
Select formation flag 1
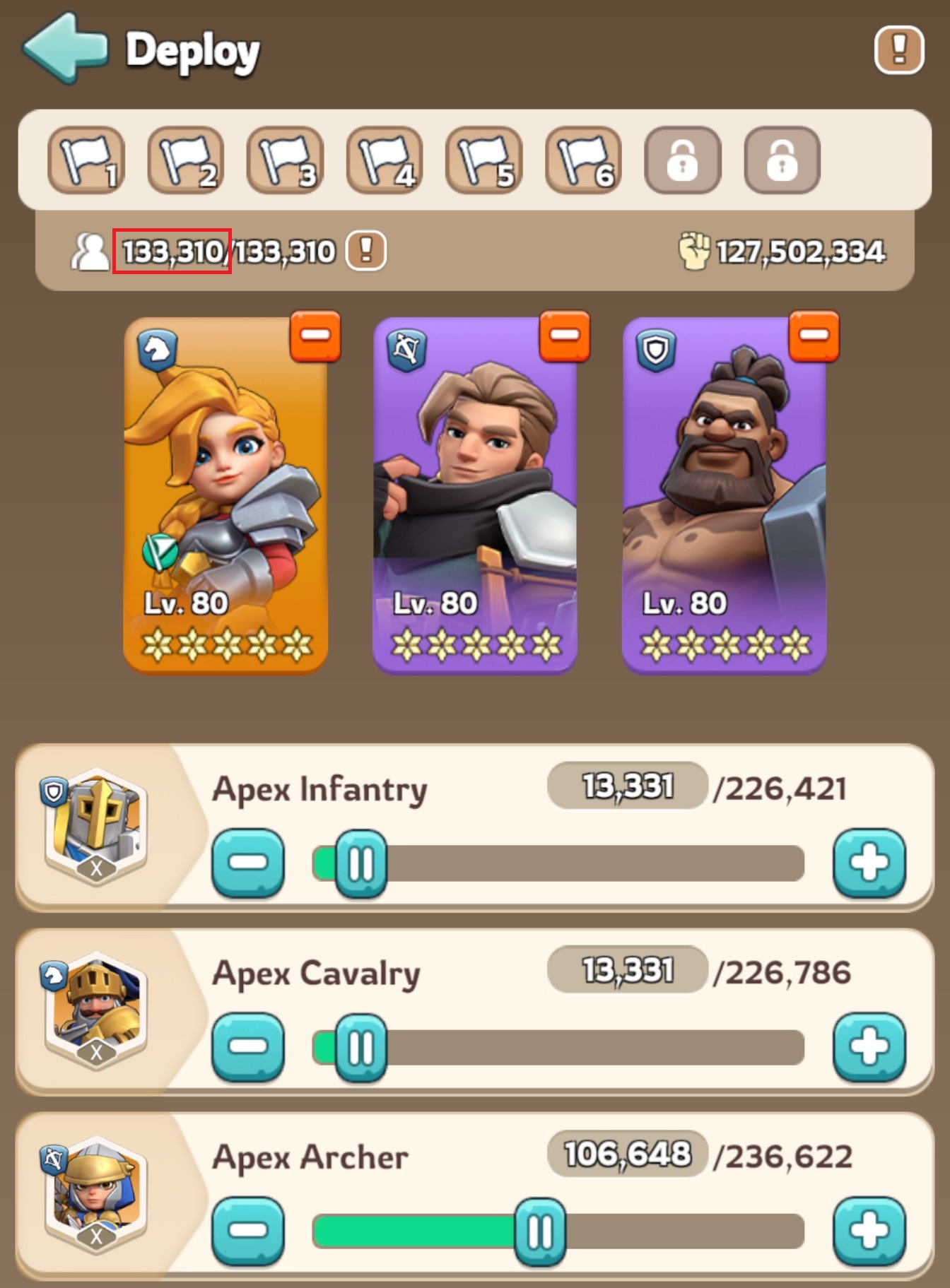tap(86, 160)
